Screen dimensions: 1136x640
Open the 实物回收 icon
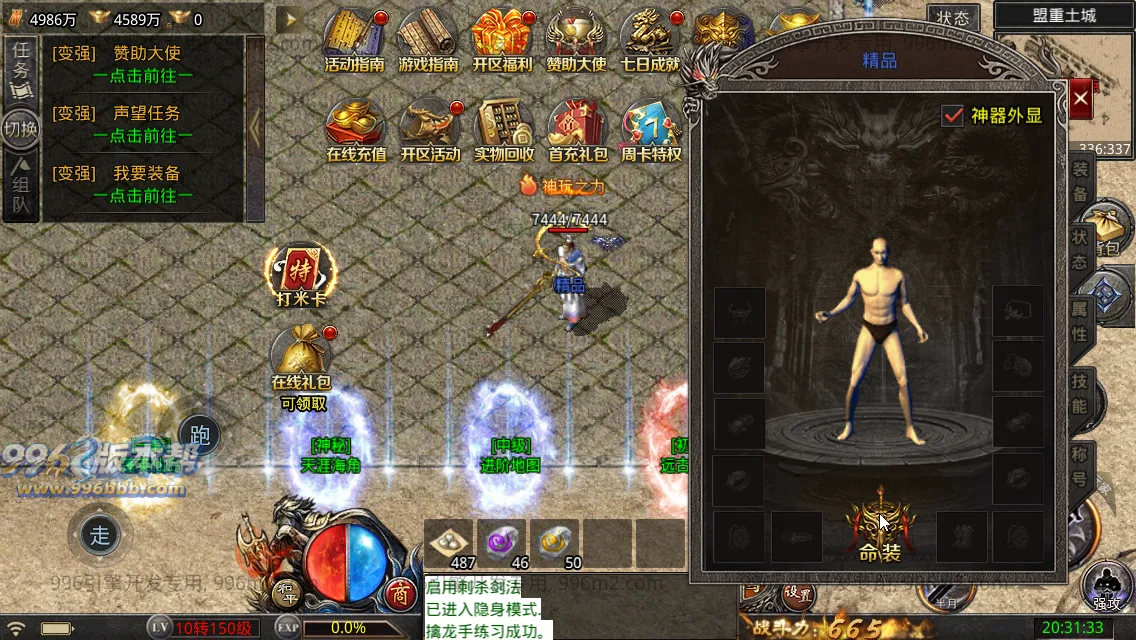504,130
